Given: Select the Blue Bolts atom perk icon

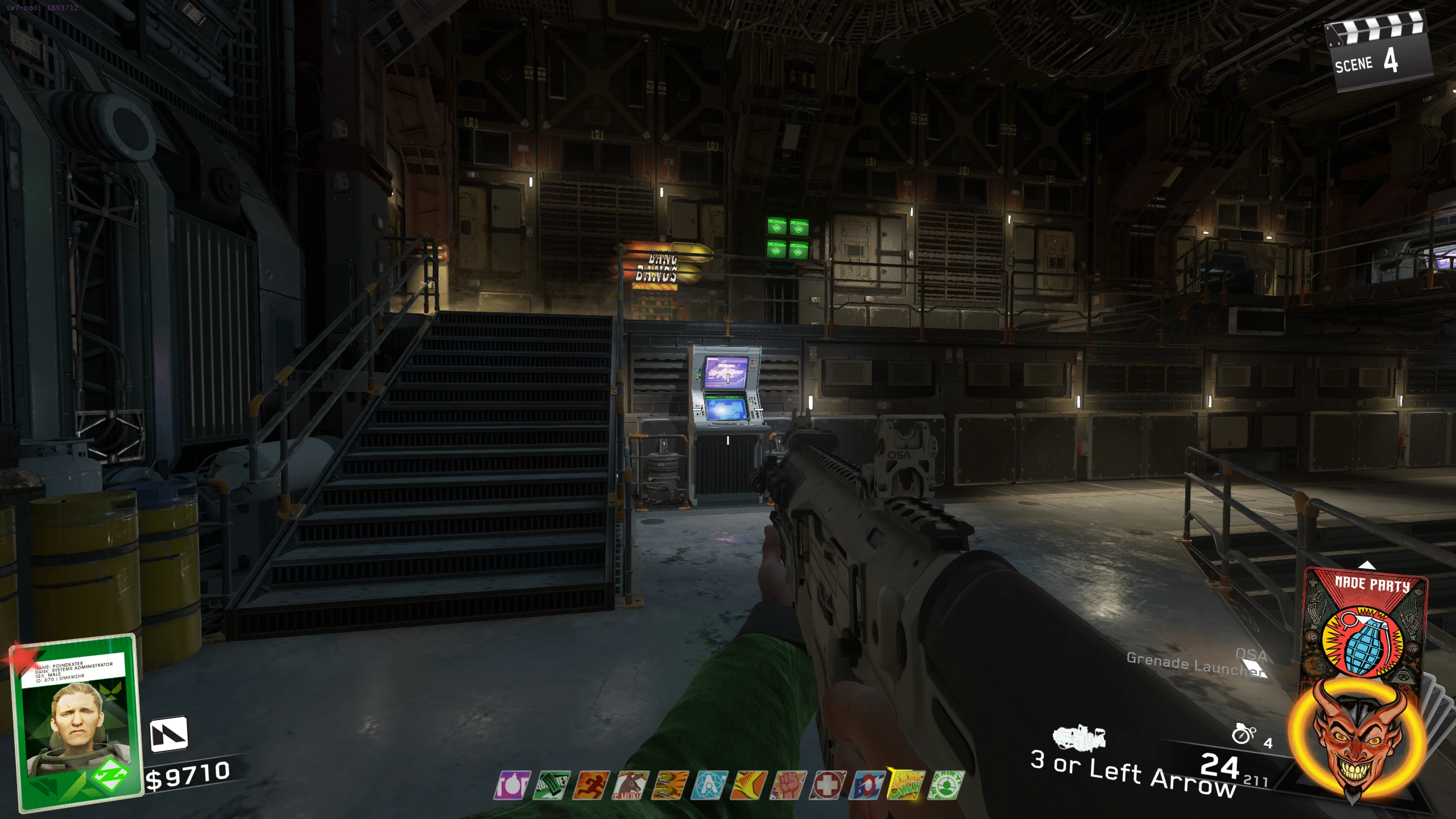Looking at the screenshot, I should (x=709, y=785).
